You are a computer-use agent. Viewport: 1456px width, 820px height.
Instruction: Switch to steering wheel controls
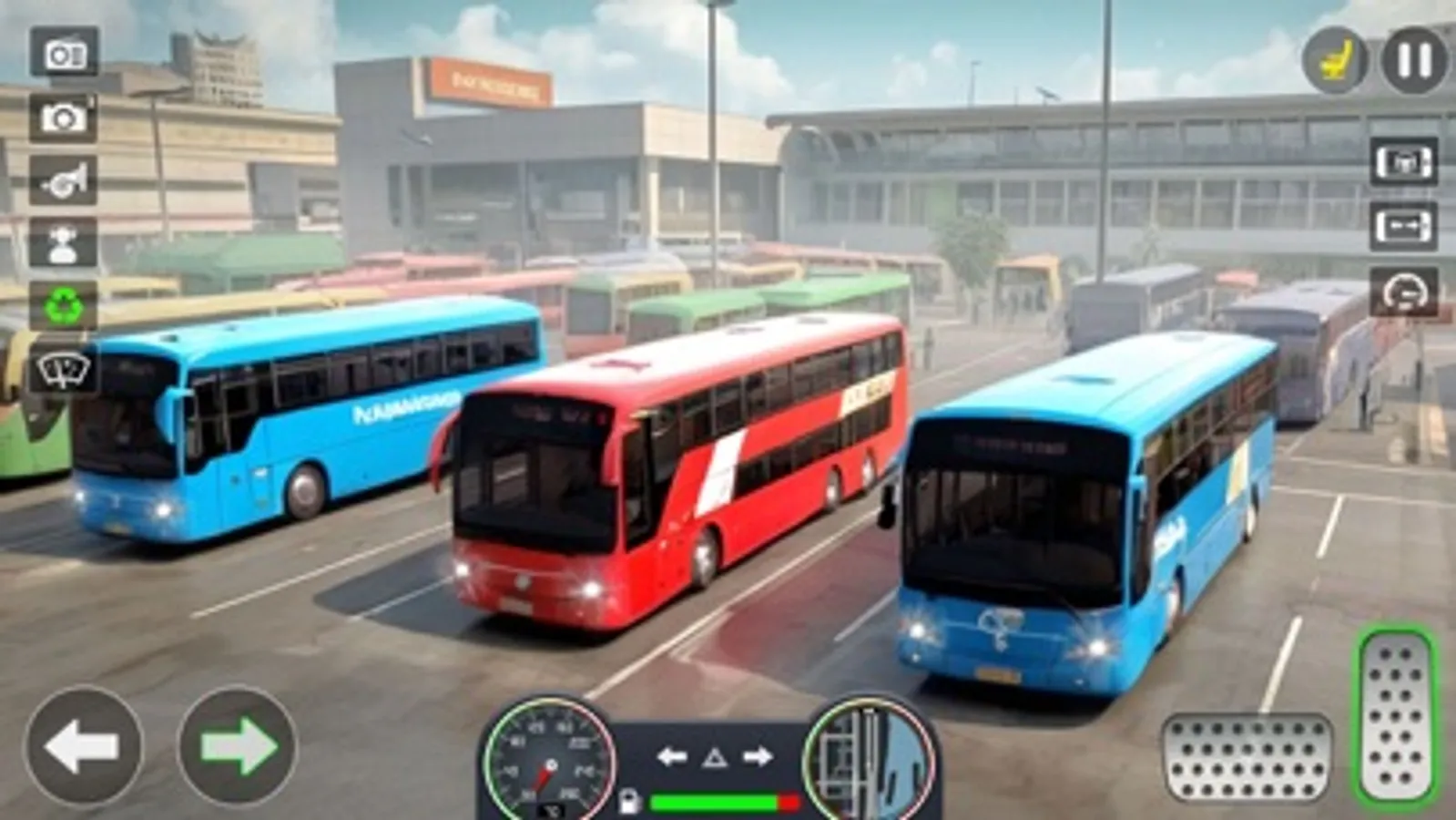pos(1403,292)
